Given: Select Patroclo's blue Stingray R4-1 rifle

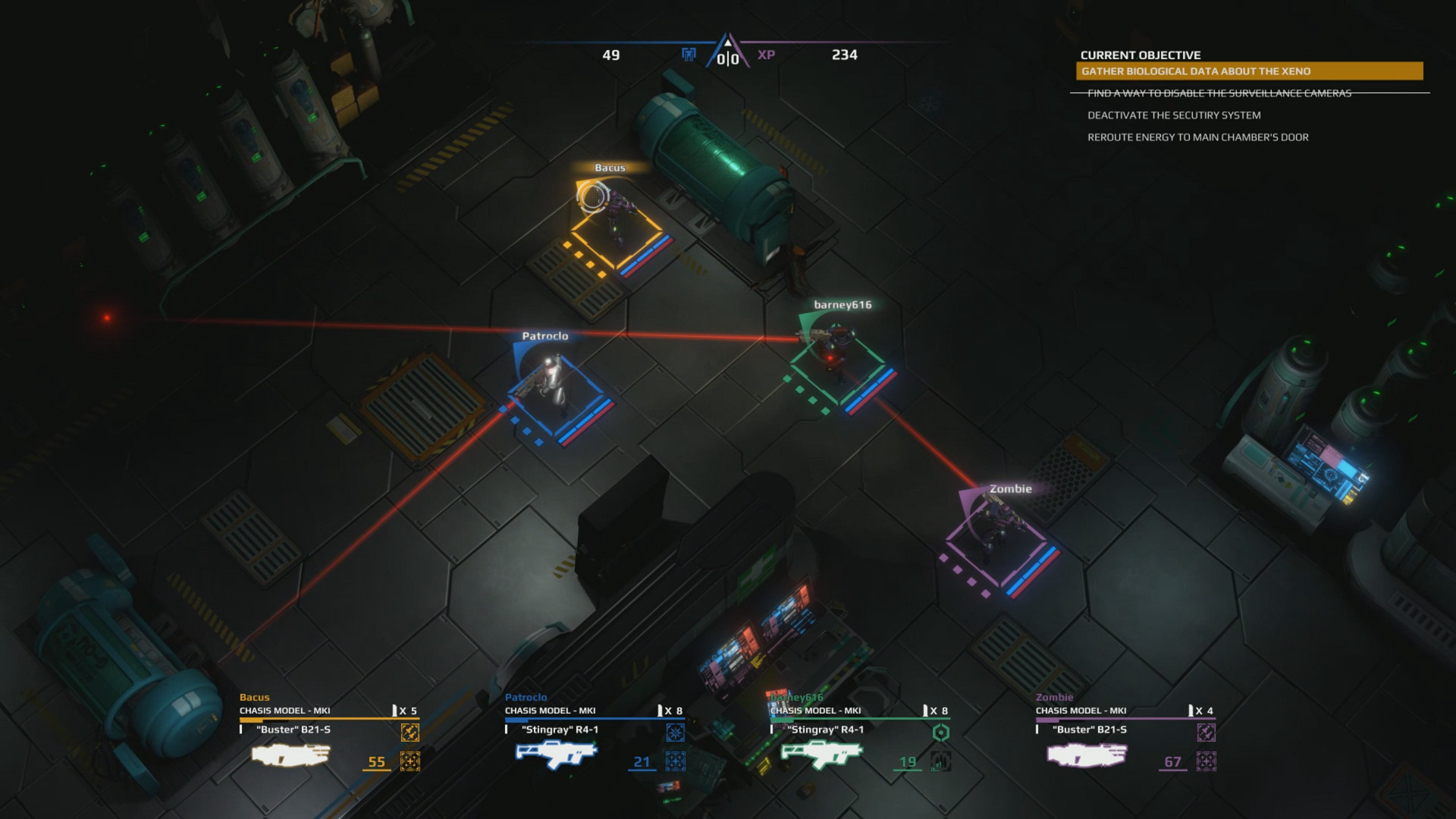Looking at the screenshot, I should coord(556,754).
